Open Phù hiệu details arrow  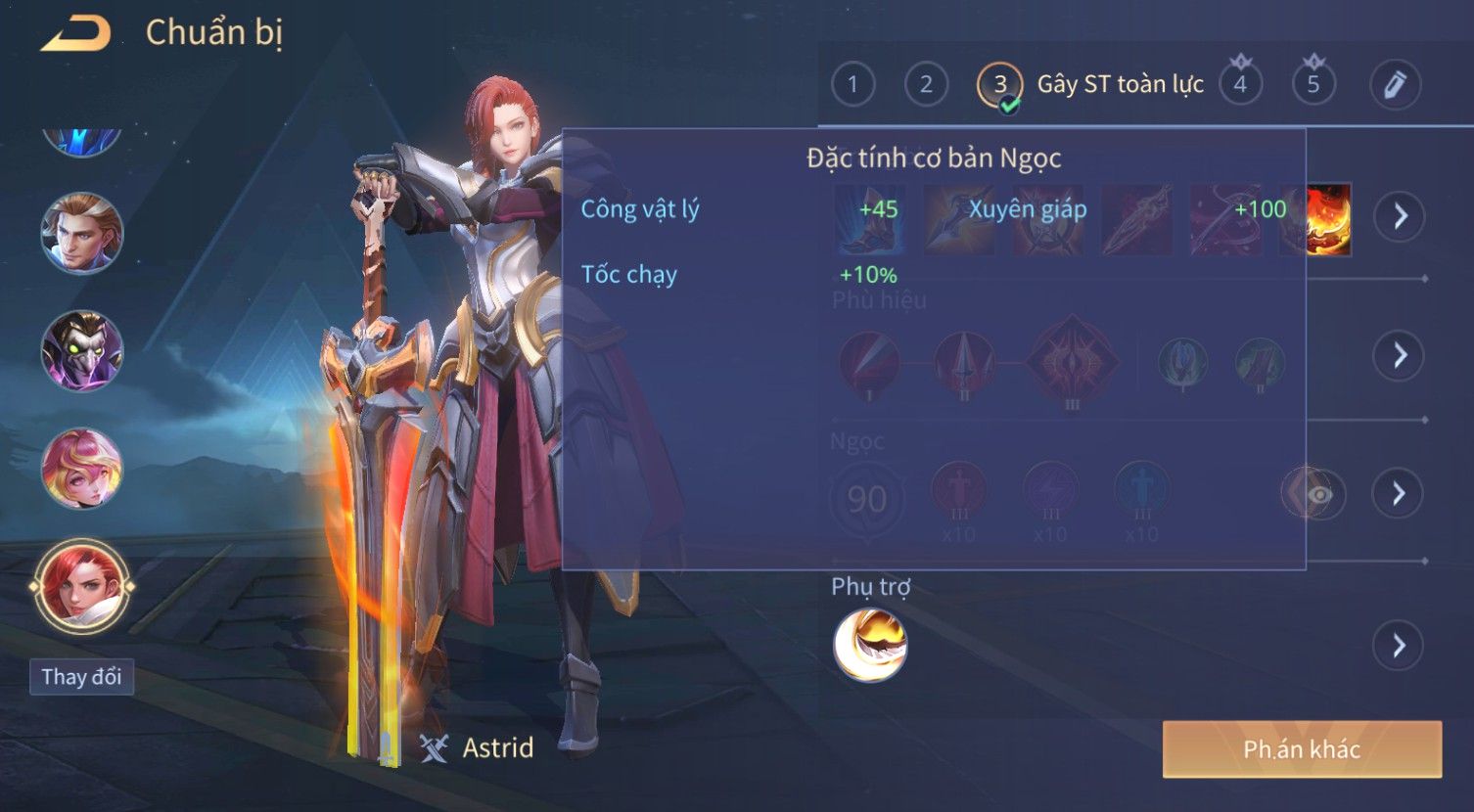tap(1400, 355)
